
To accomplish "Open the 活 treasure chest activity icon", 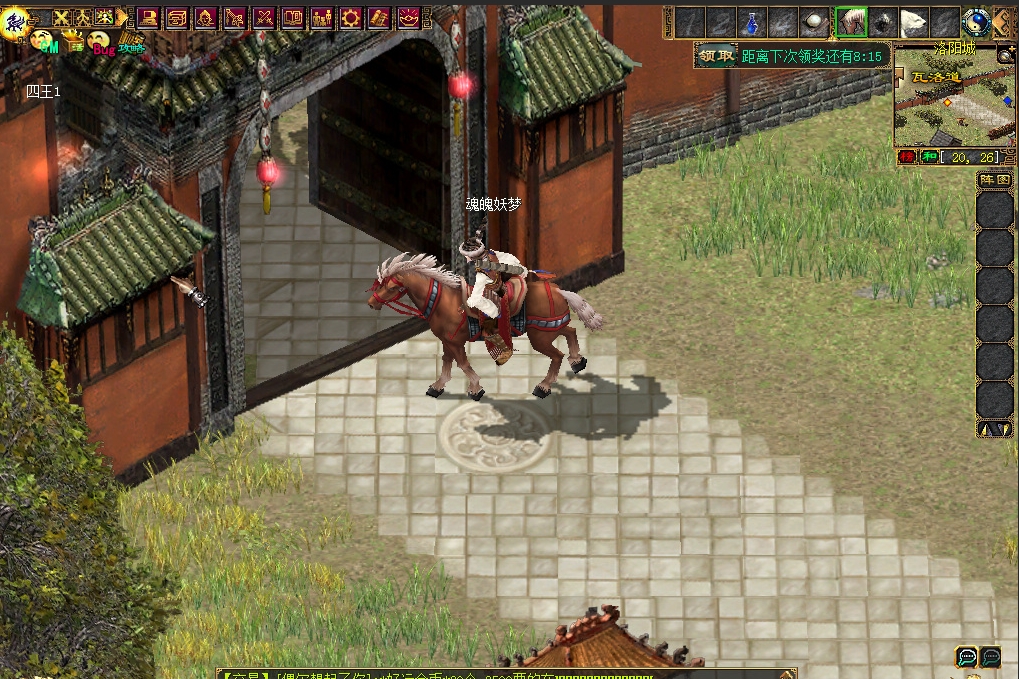I will pyautogui.click(x=72, y=42).
